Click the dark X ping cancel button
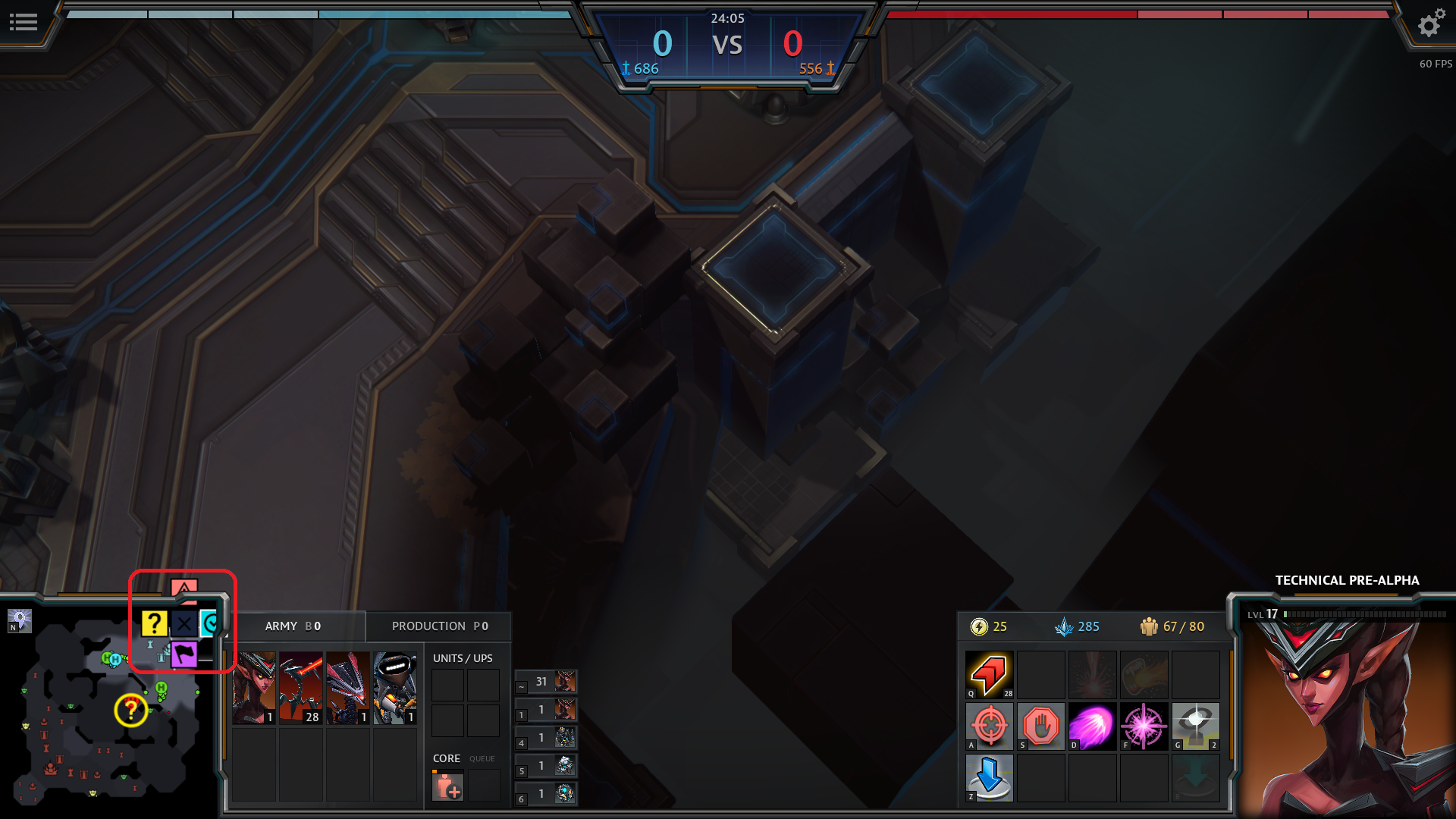Image resolution: width=1456 pixels, height=819 pixels. (184, 623)
